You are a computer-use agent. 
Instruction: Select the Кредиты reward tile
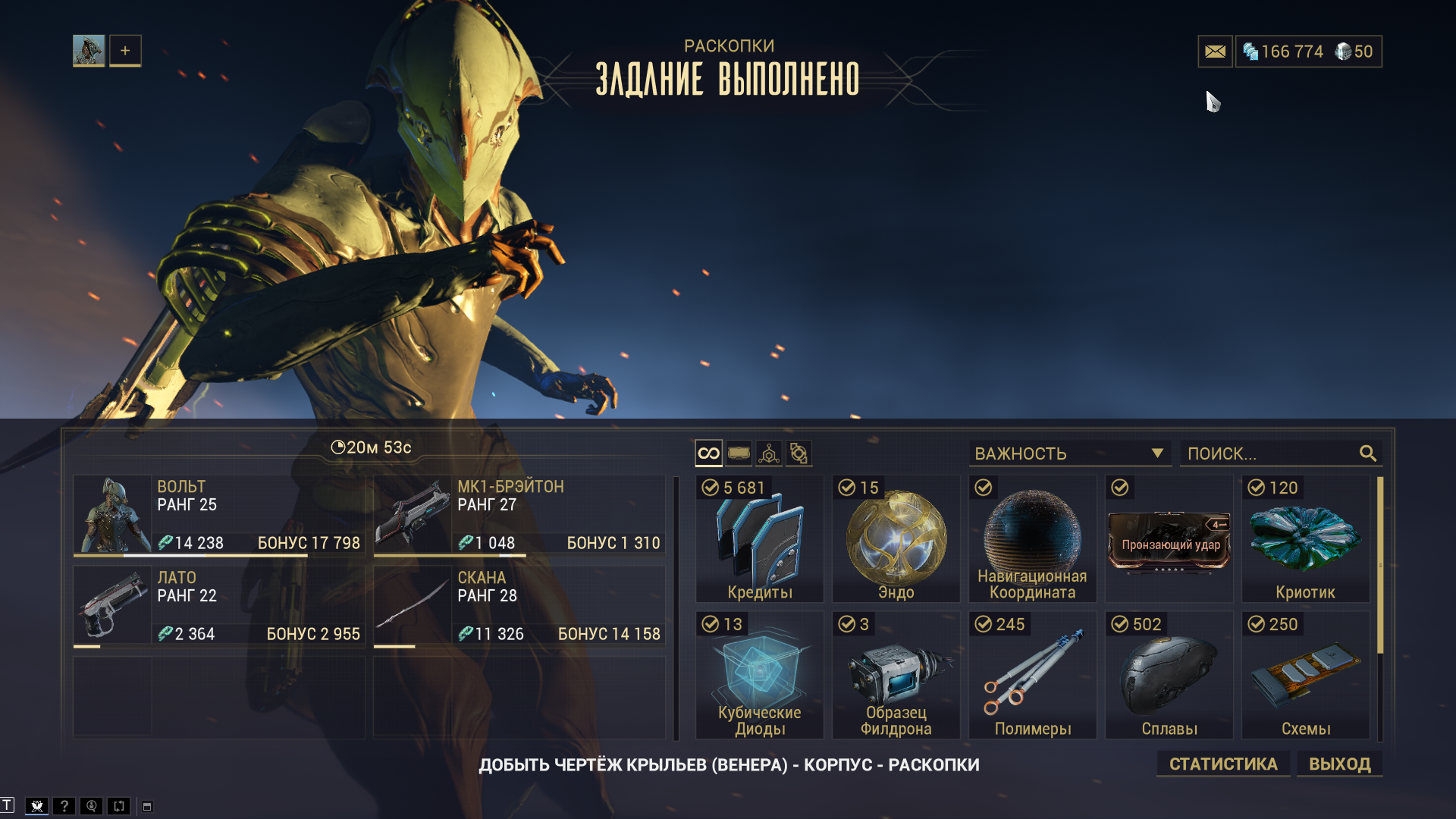pyautogui.click(x=760, y=539)
